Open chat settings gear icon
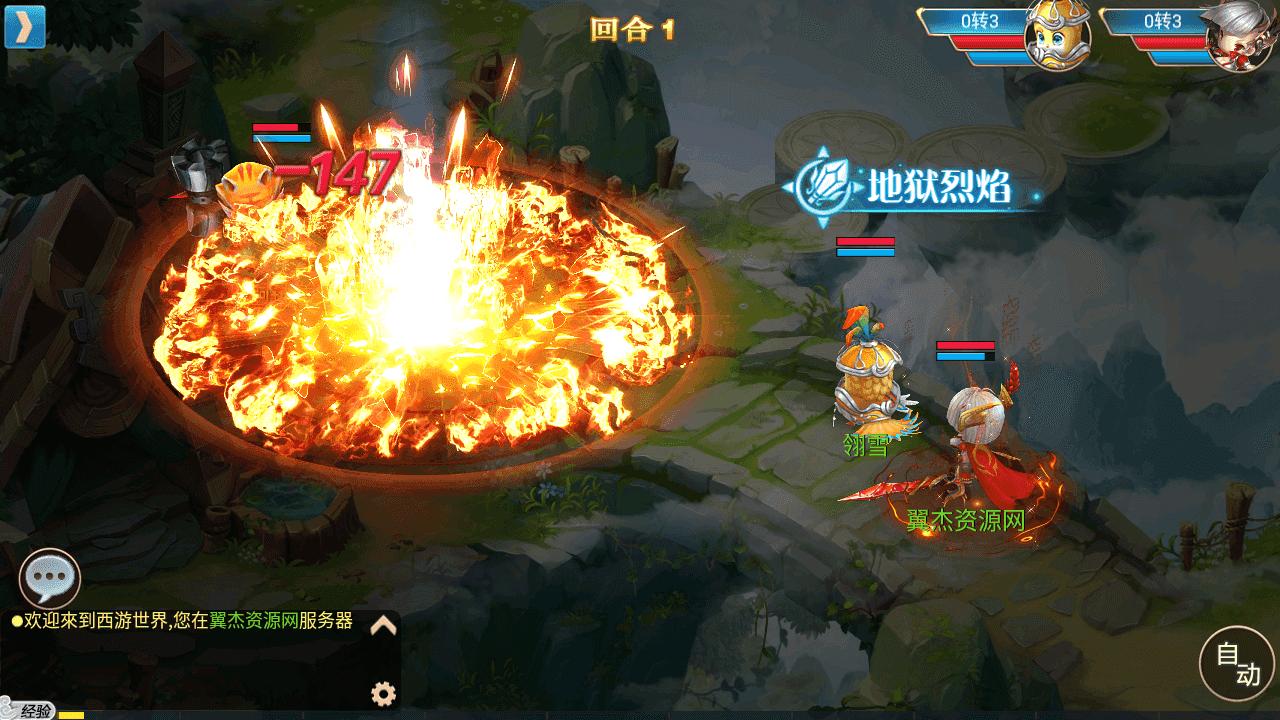1280x720 pixels. click(383, 693)
